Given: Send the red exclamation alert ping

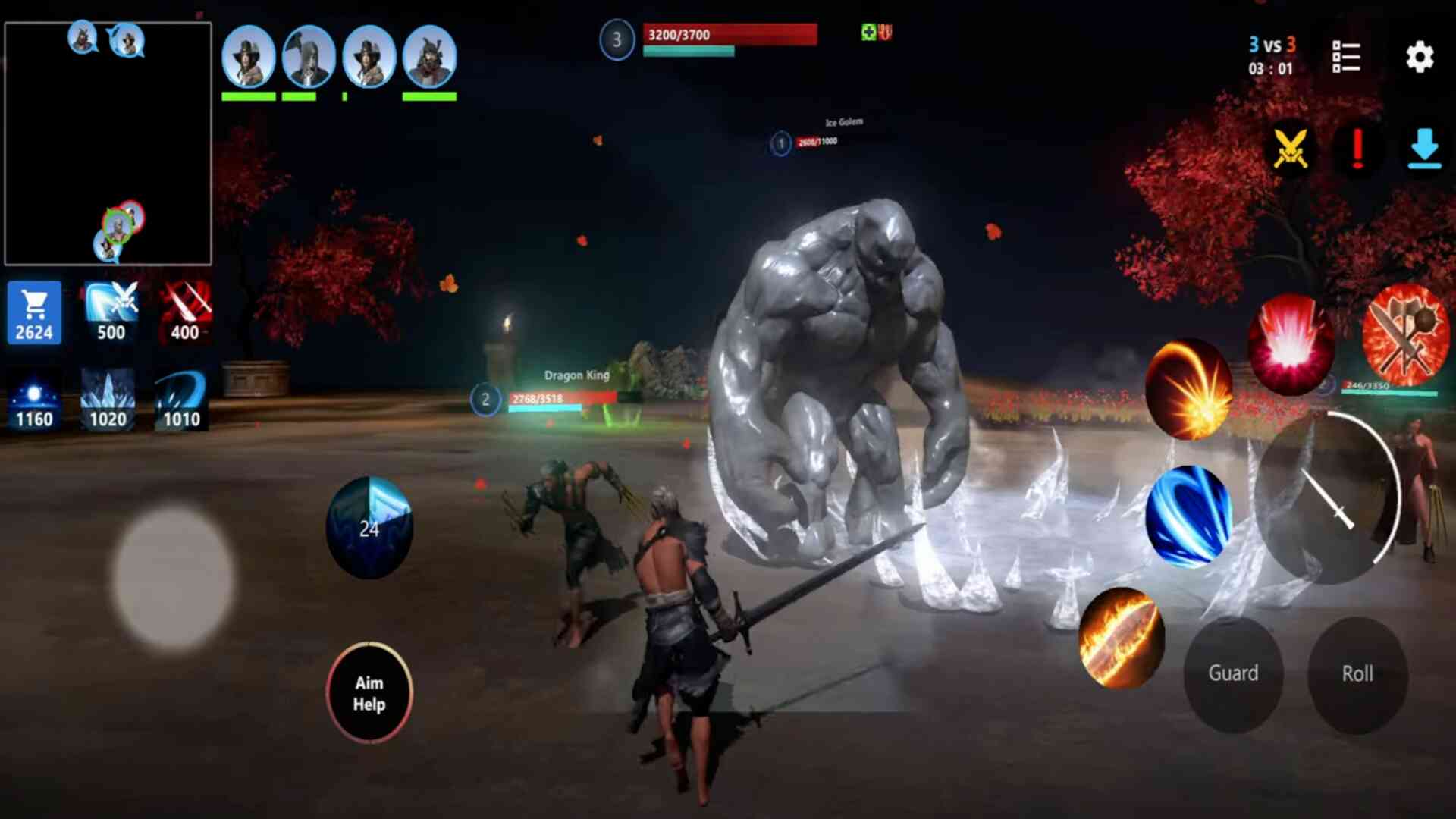Looking at the screenshot, I should click(1357, 148).
